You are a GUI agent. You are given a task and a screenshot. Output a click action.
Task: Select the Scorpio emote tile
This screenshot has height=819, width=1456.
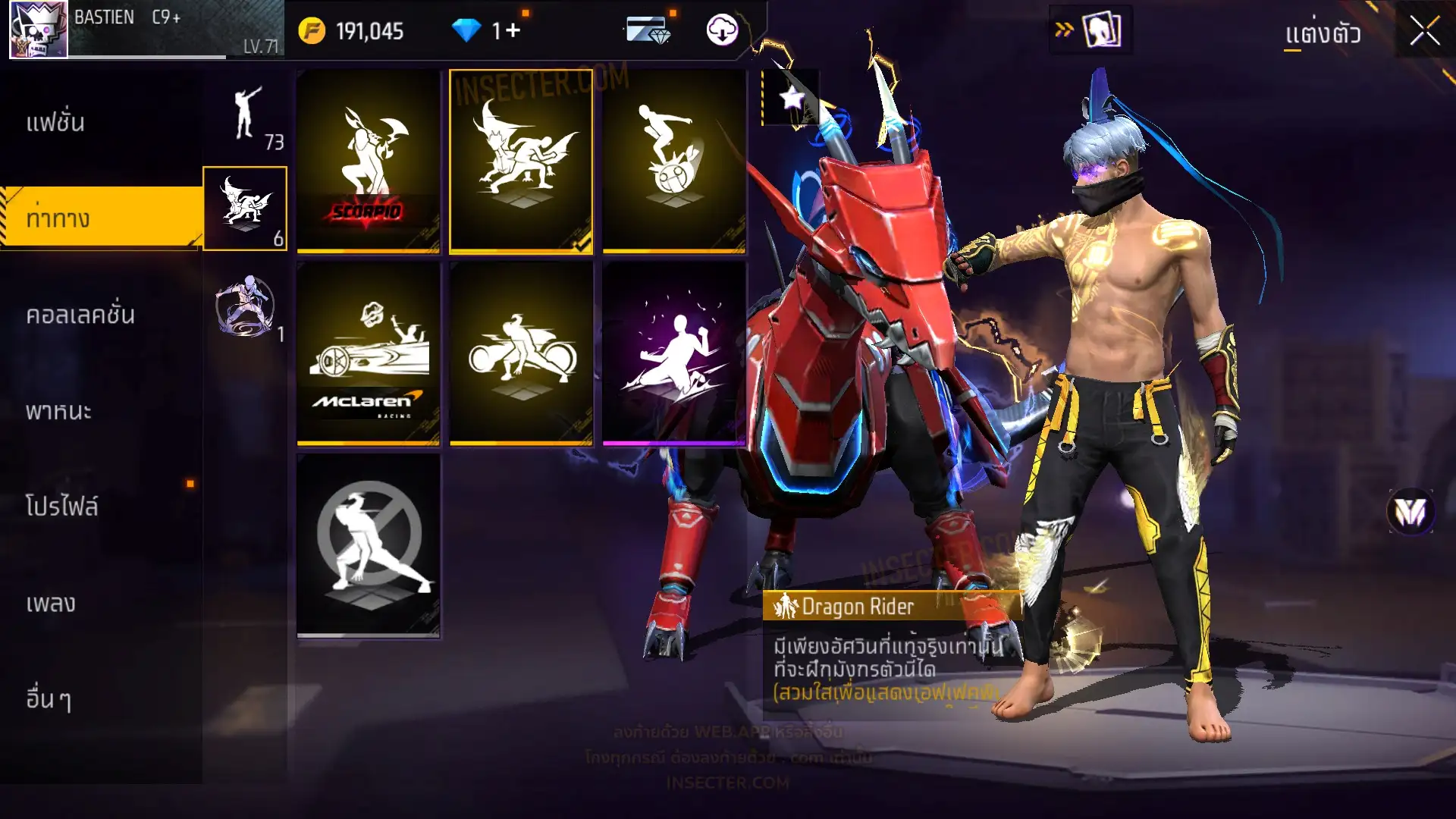[x=369, y=161]
